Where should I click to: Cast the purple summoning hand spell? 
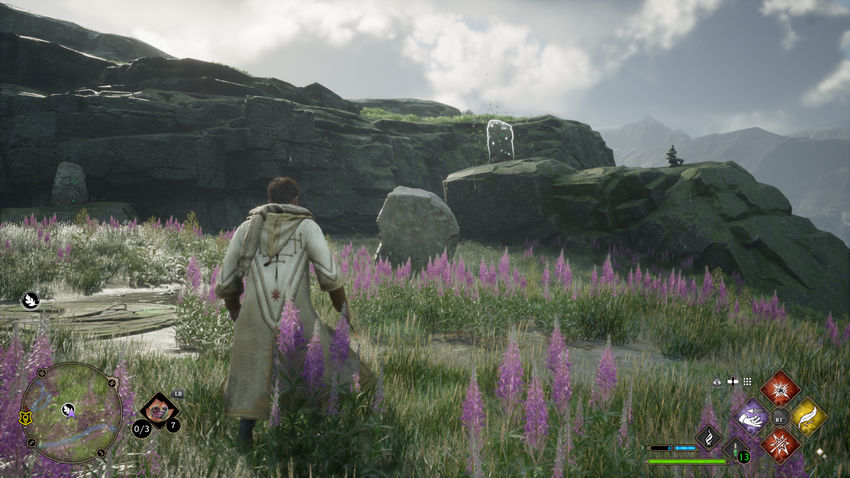(751, 417)
